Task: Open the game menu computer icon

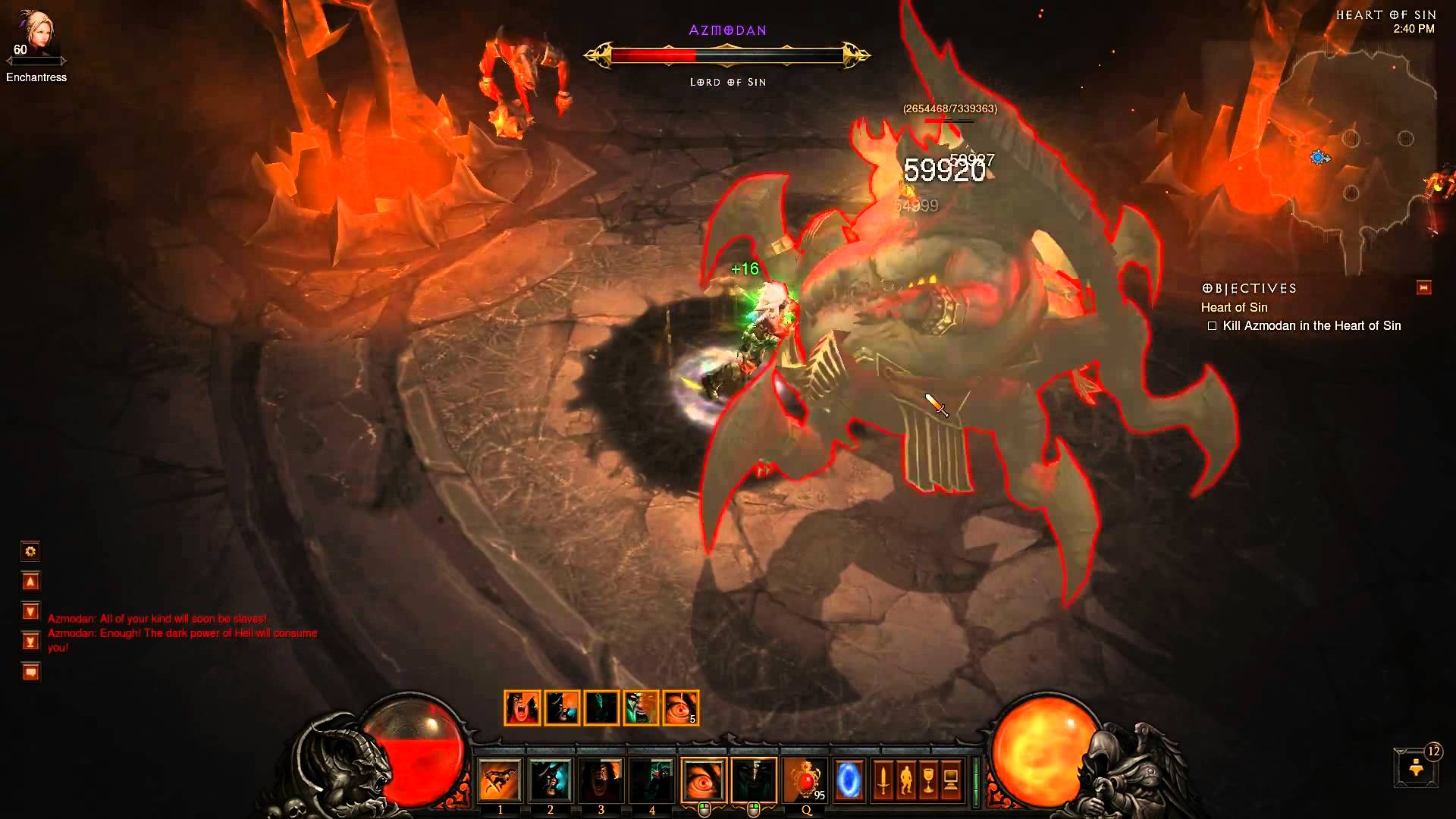Action: (x=951, y=780)
